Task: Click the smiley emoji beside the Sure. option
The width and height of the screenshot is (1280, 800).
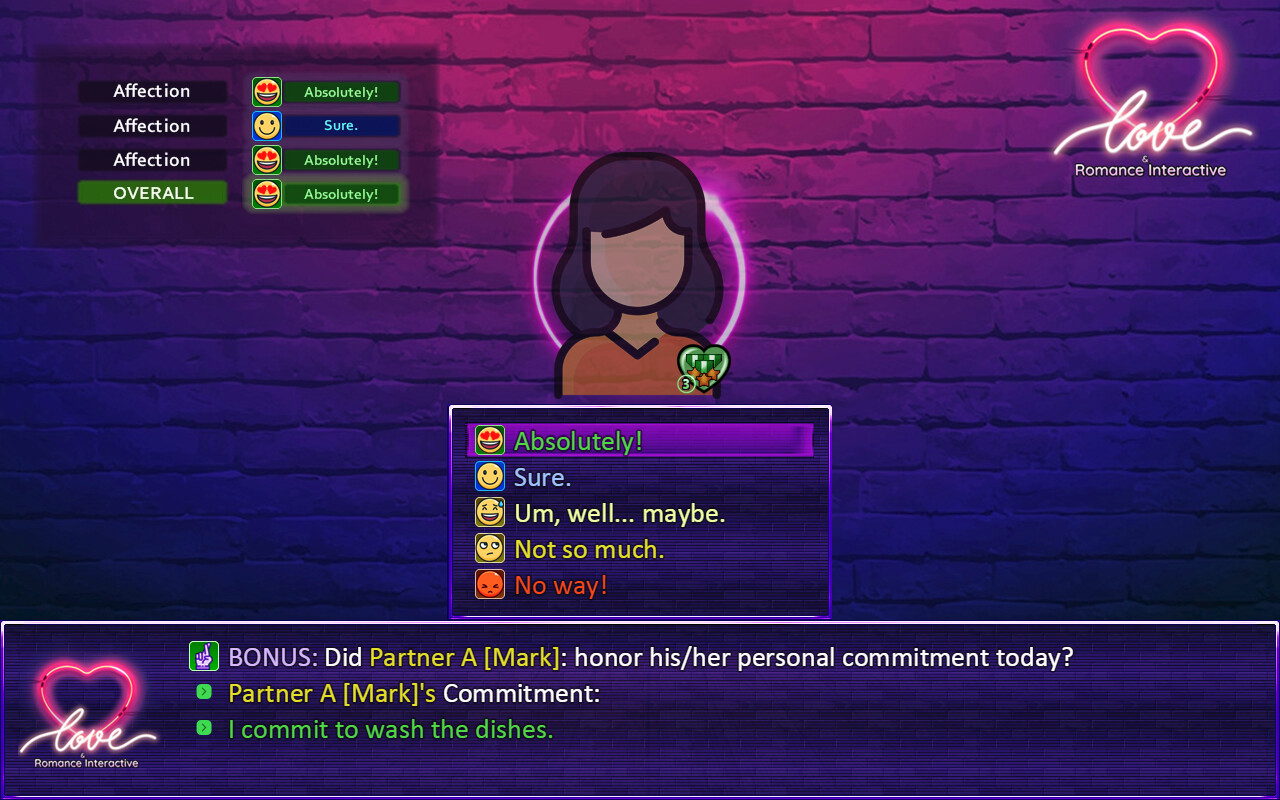Action: click(x=490, y=476)
